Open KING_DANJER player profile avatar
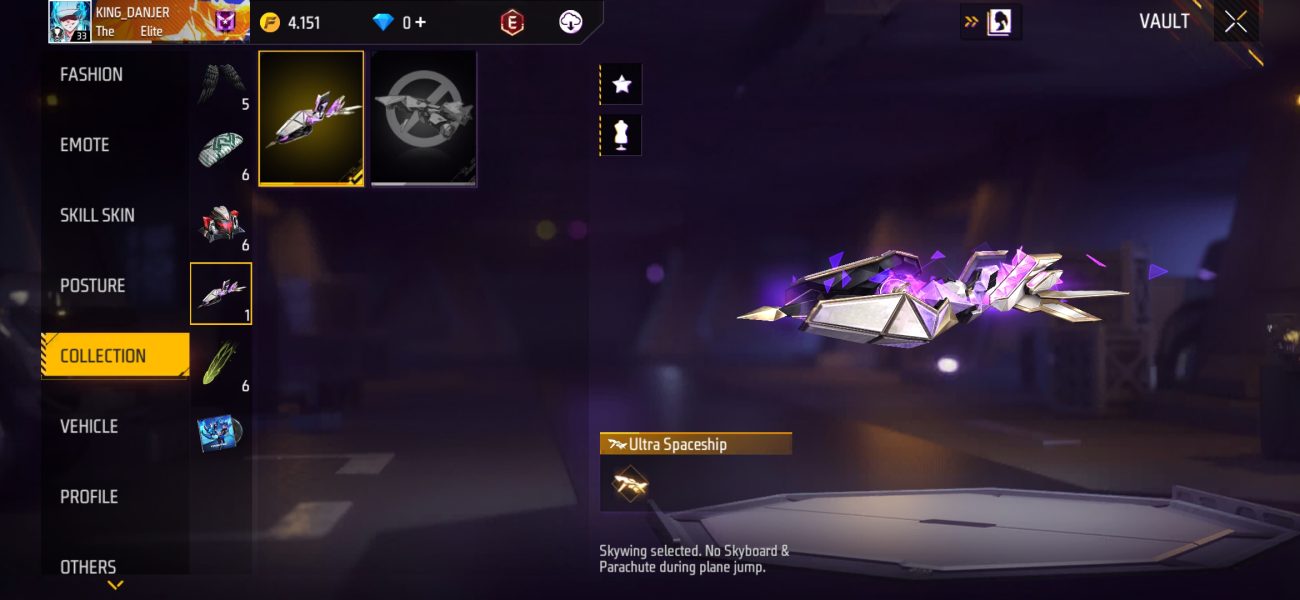 pos(70,22)
